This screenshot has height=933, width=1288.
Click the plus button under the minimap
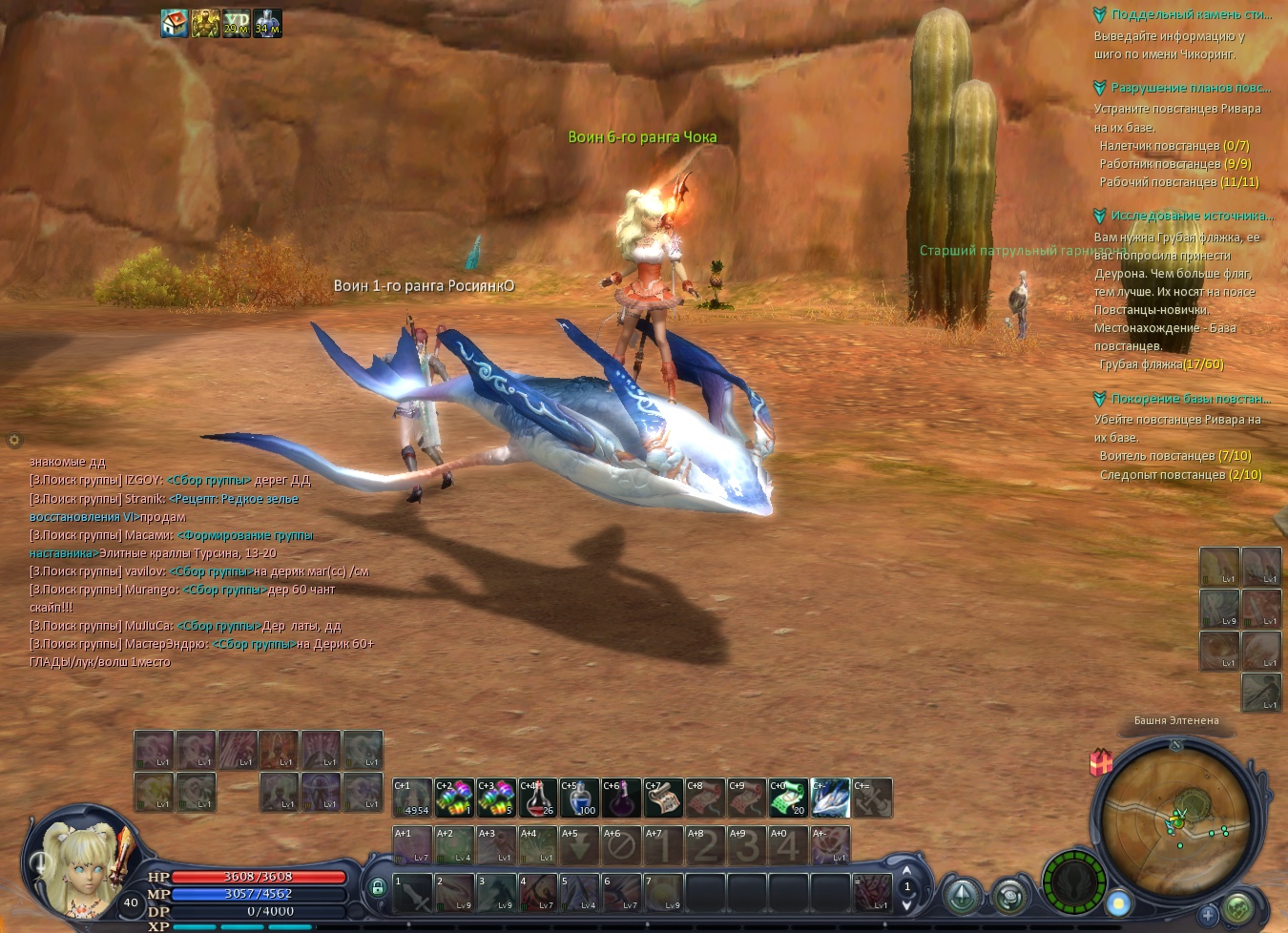1208,914
